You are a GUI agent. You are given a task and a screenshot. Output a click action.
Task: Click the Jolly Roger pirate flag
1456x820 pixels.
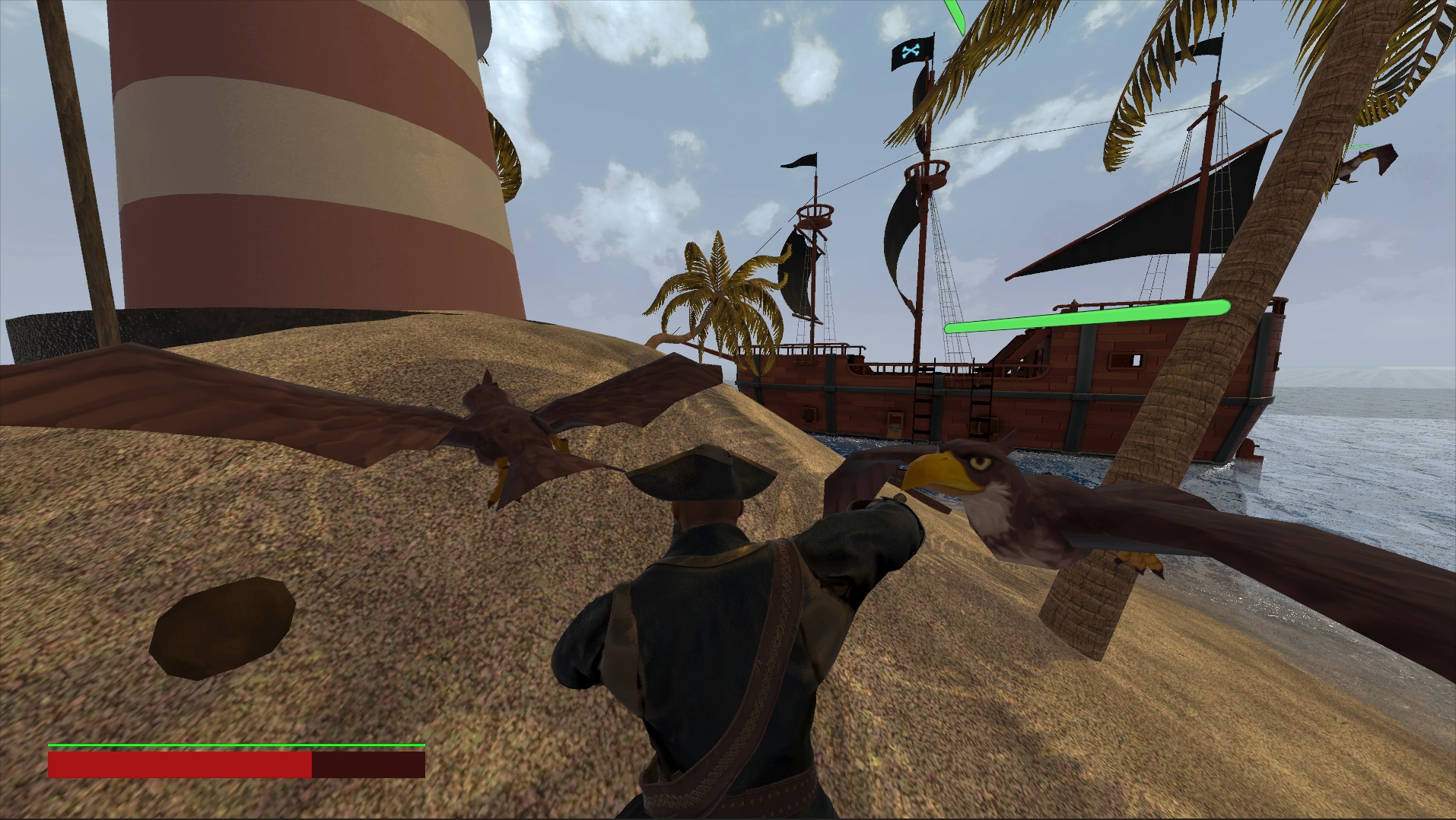tap(910, 53)
